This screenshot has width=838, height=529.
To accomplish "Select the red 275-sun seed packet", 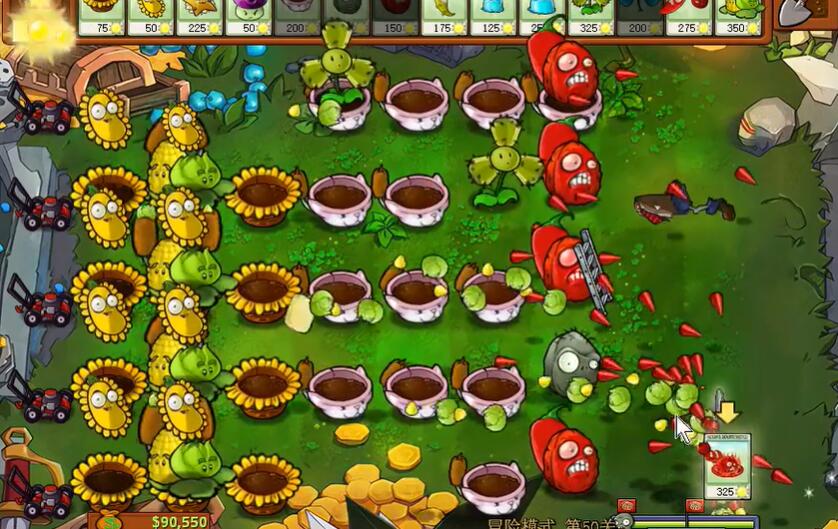I will tap(689, 16).
